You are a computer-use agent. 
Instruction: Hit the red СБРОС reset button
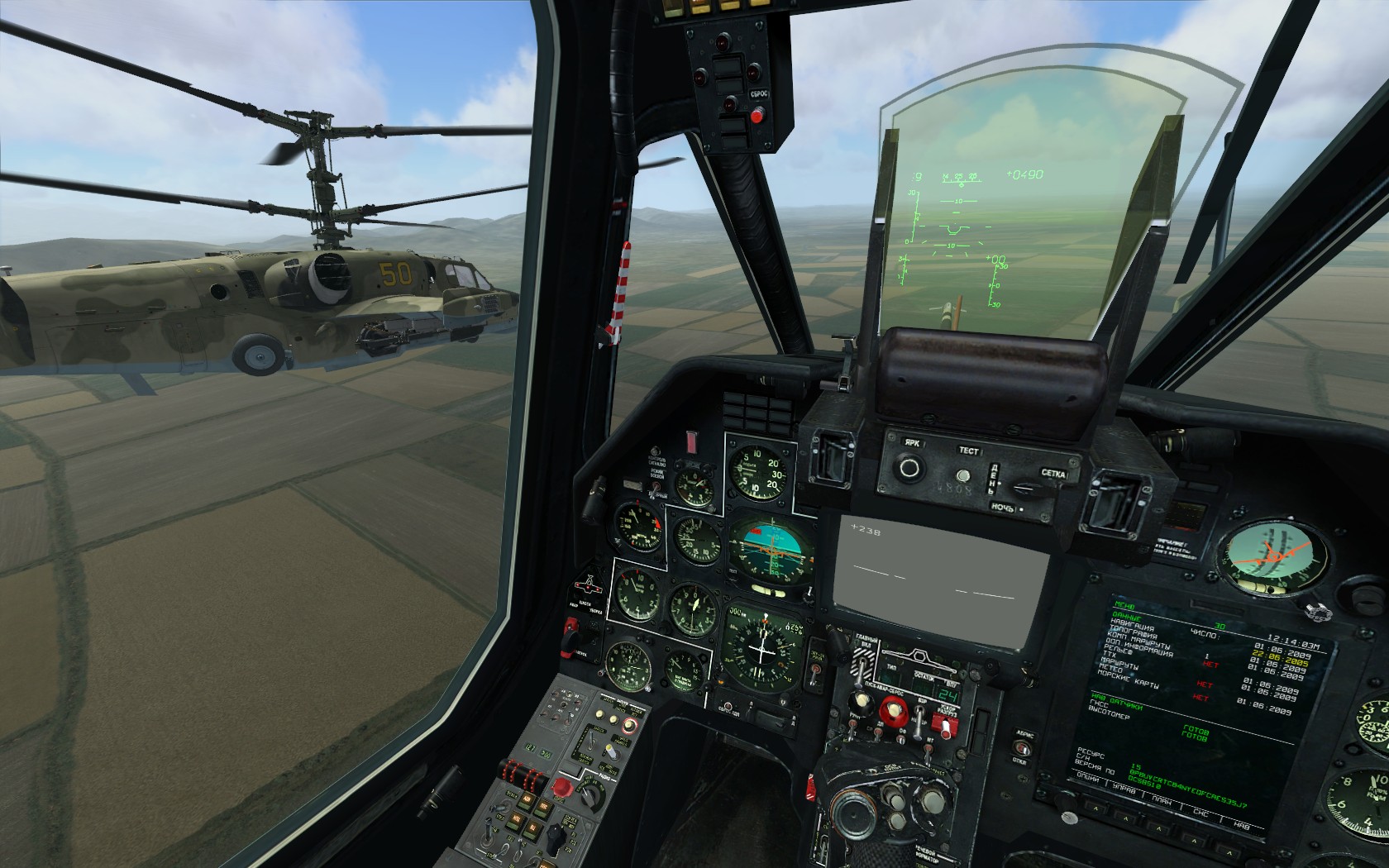[757, 116]
